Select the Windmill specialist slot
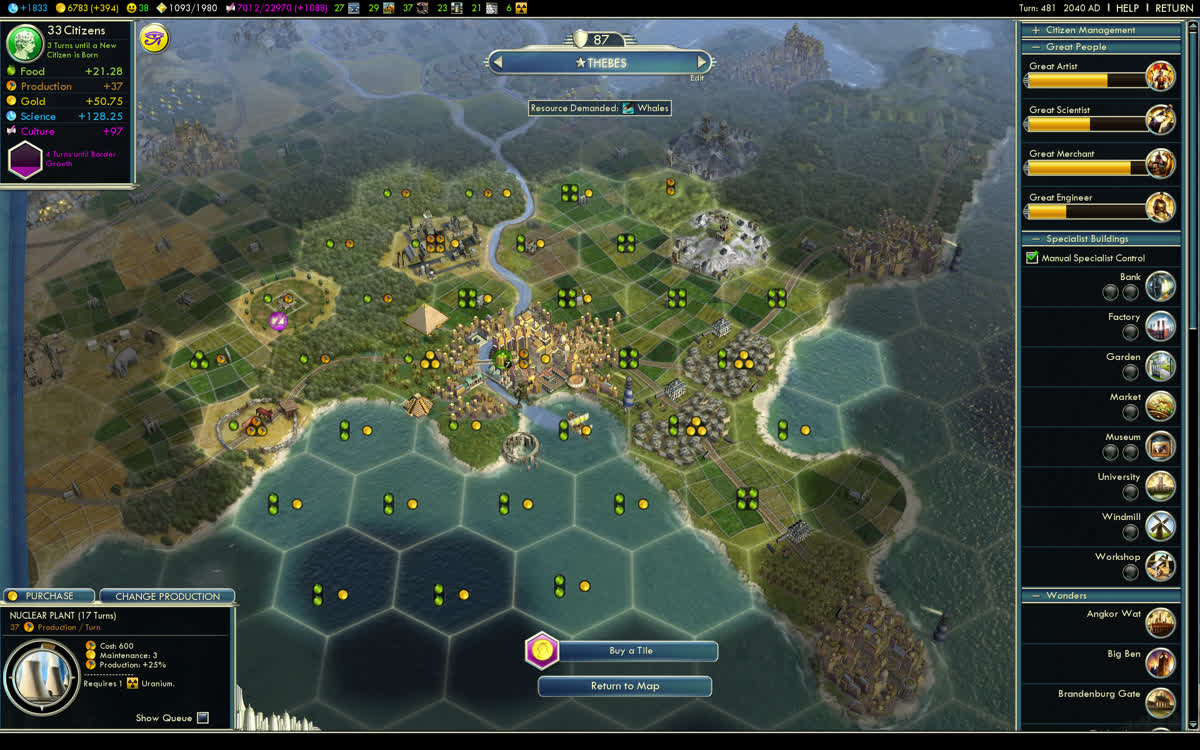 pos(1130,532)
